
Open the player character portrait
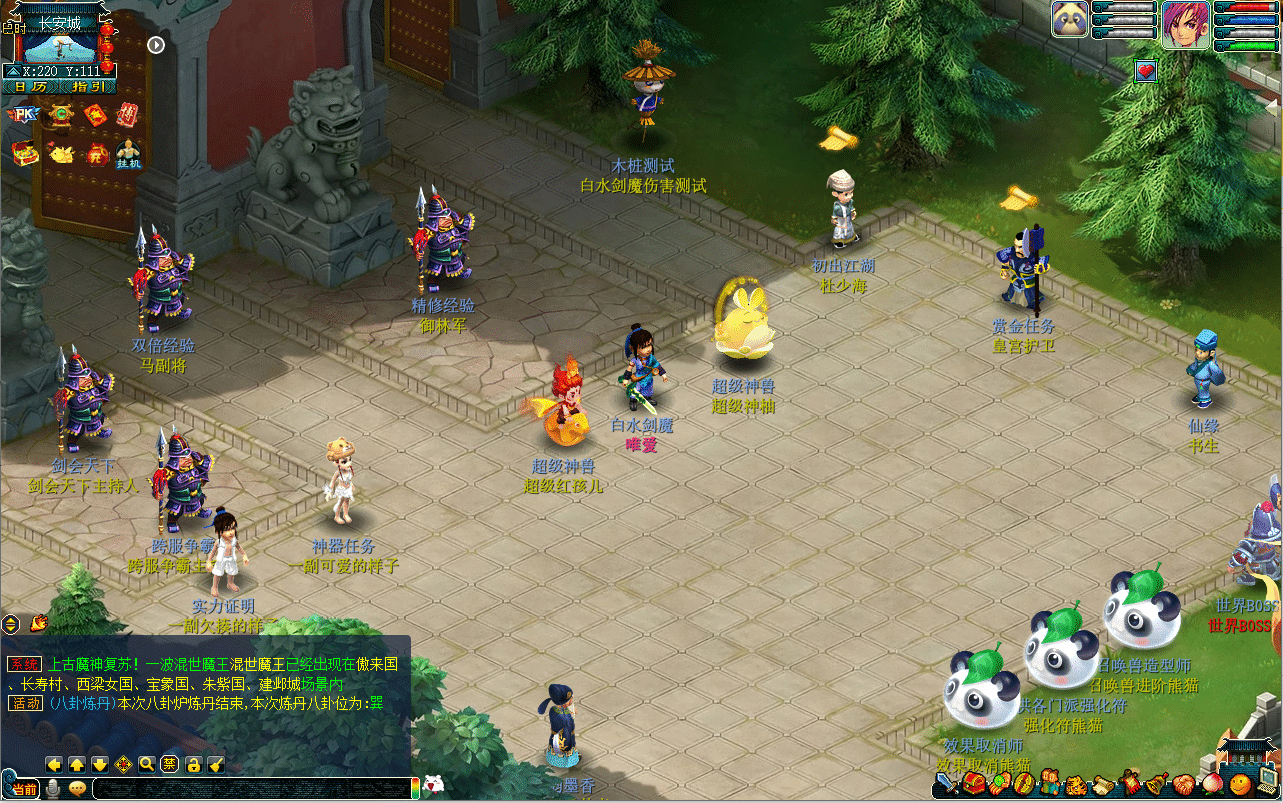point(1186,20)
